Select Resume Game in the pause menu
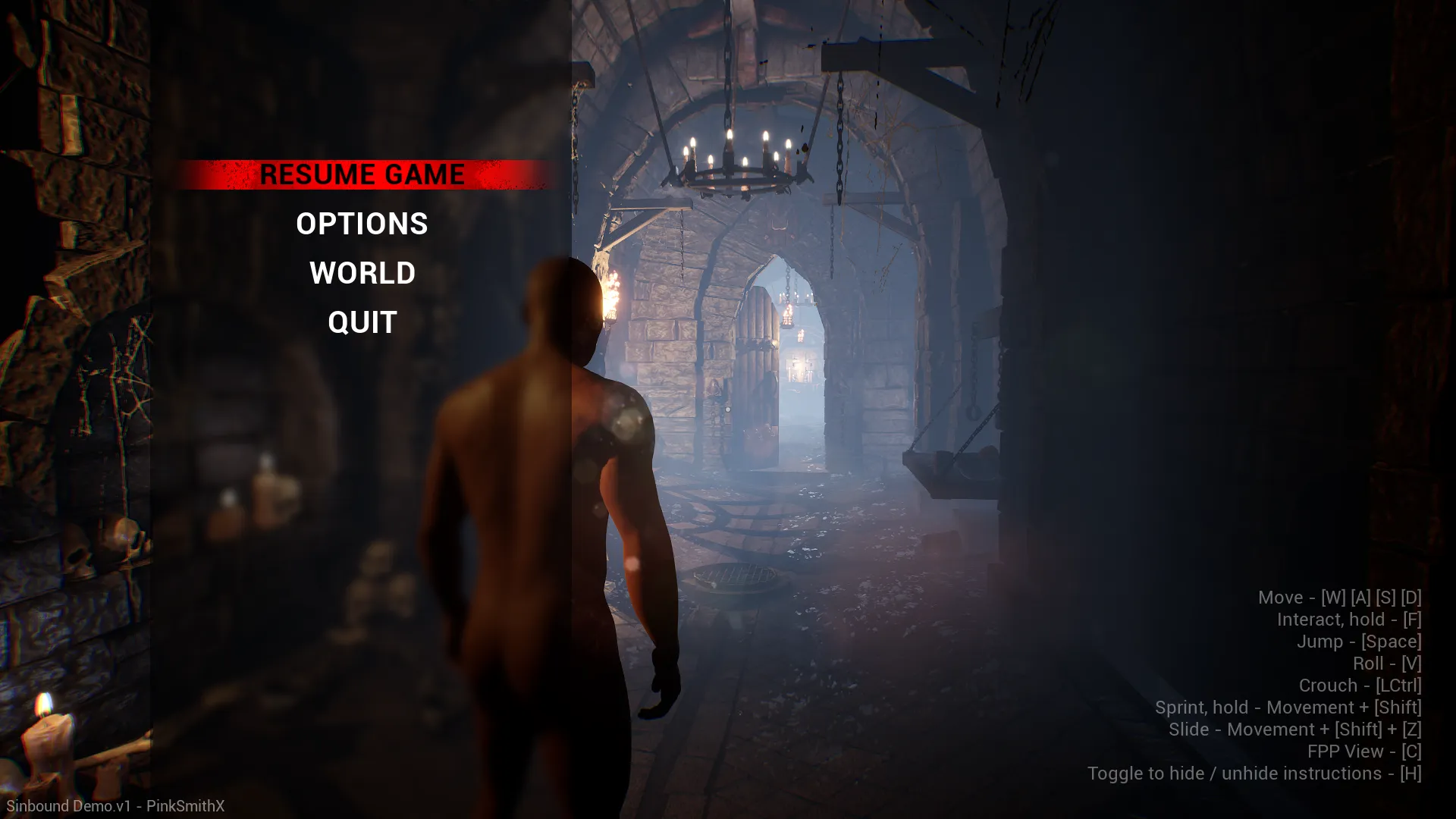1456x819 pixels. coord(362,174)
